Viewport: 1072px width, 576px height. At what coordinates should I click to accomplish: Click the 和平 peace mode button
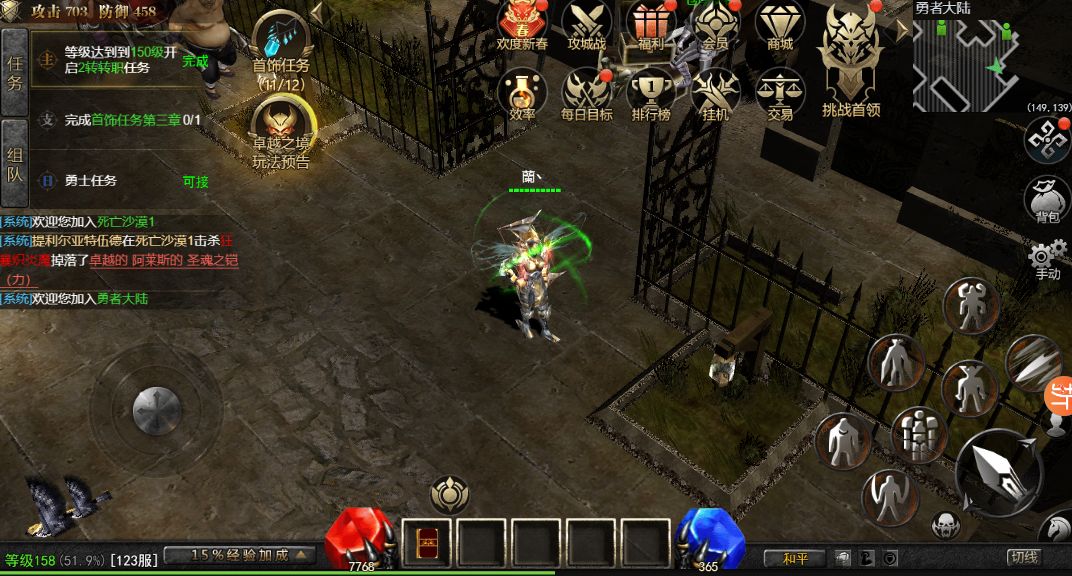point(795,558)
